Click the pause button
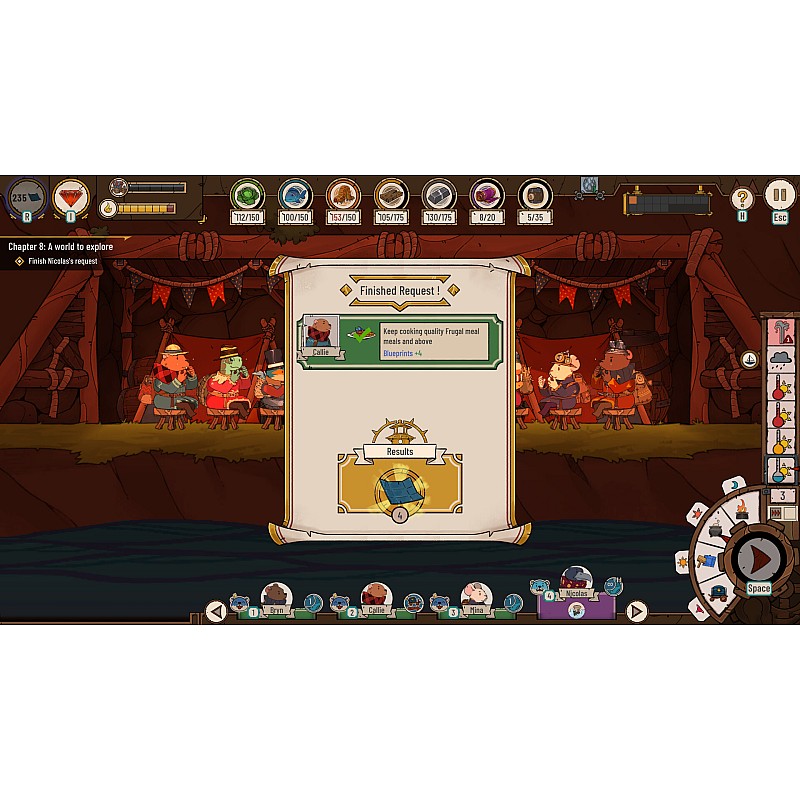 [x=779, y=195]
